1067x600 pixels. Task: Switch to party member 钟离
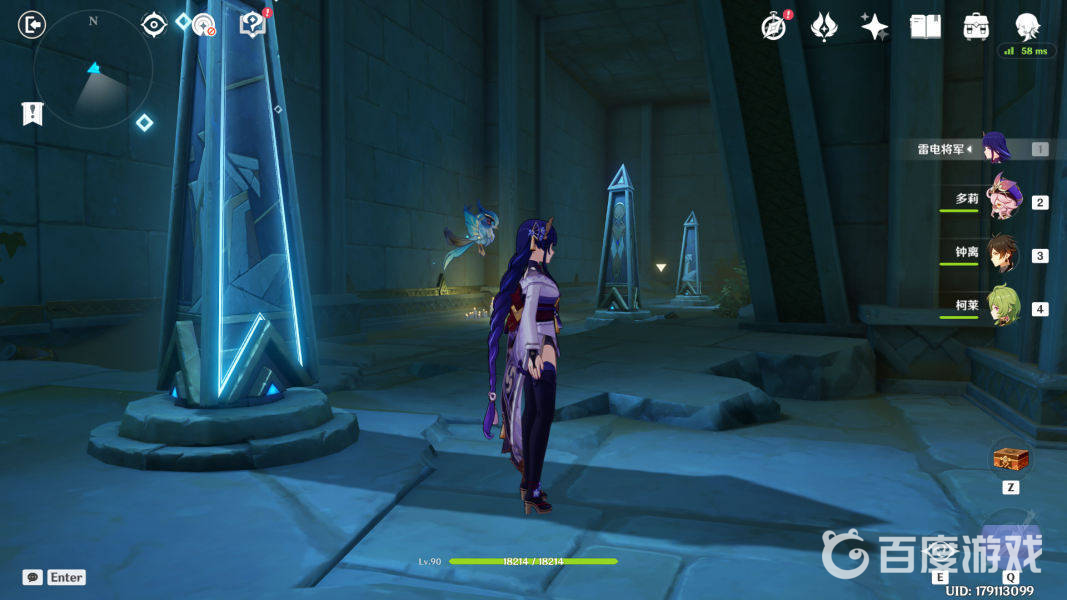click(x=1001, y=254)
